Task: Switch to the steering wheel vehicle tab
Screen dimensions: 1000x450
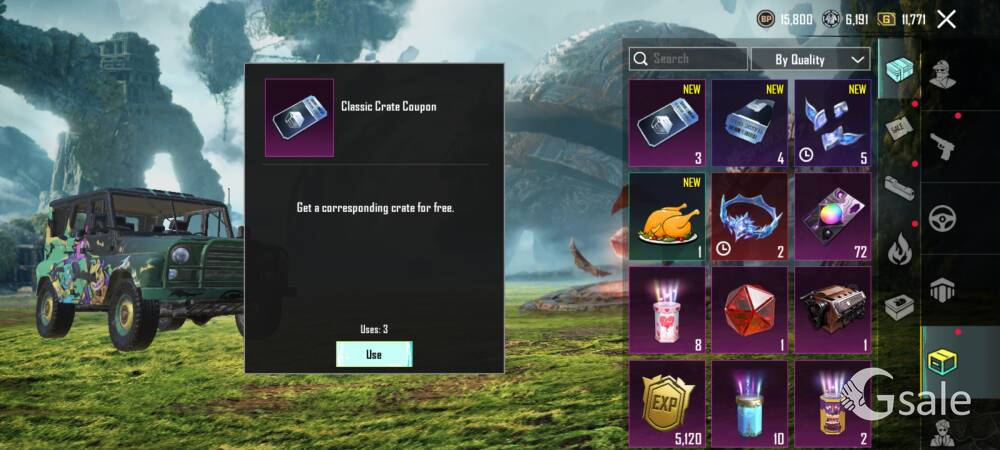Action: 942,219
